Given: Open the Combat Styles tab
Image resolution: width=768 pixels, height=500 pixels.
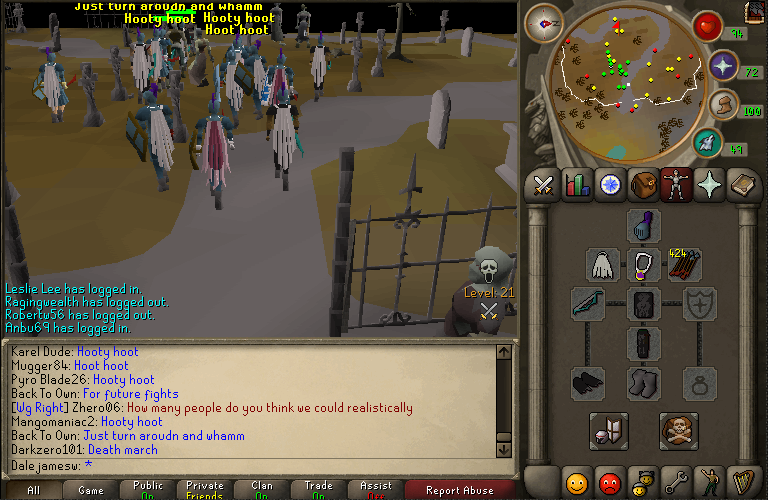Looking at the screenshot, I should point(543,185).
